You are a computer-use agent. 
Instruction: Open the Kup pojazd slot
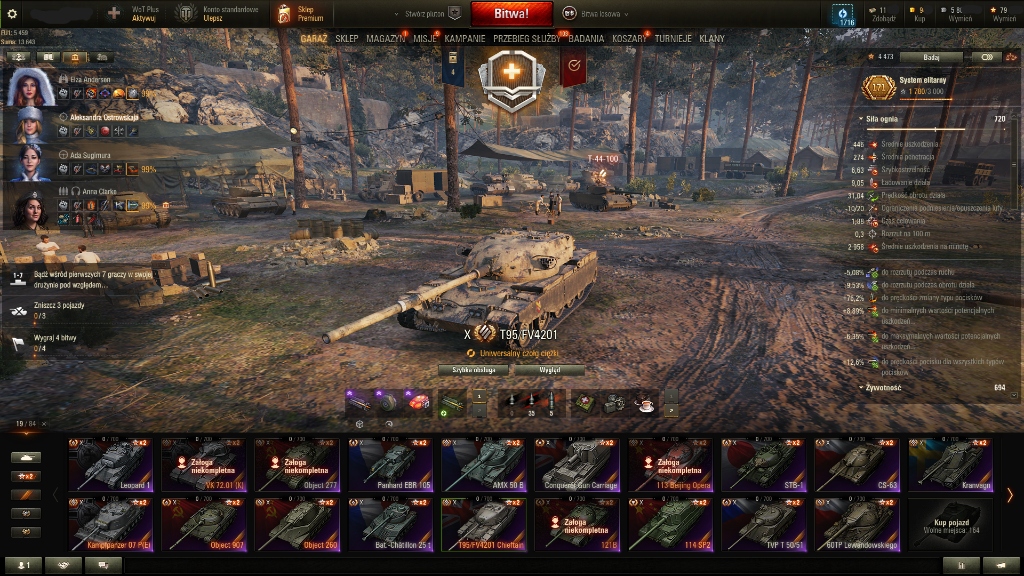tap(949, 524)
